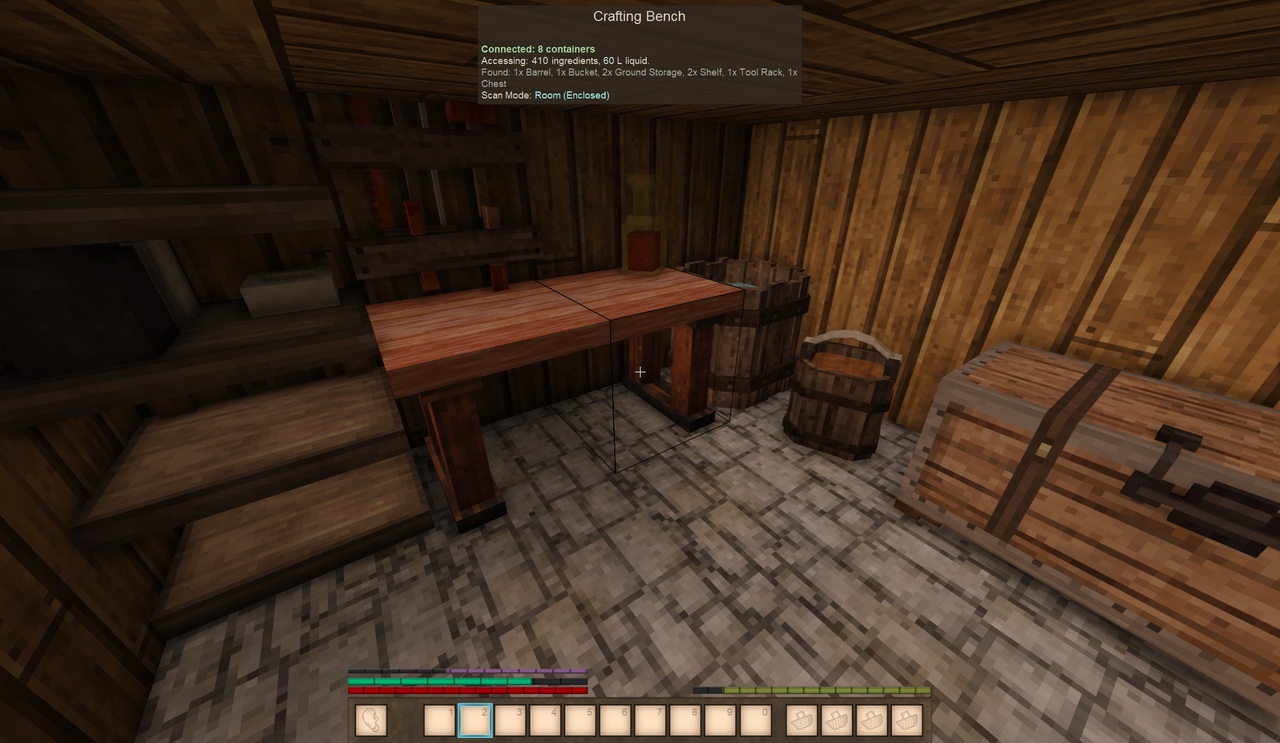Open the third basket backpack slot
This screenshot has width=1280, height=743.
[x=871, y=721]
